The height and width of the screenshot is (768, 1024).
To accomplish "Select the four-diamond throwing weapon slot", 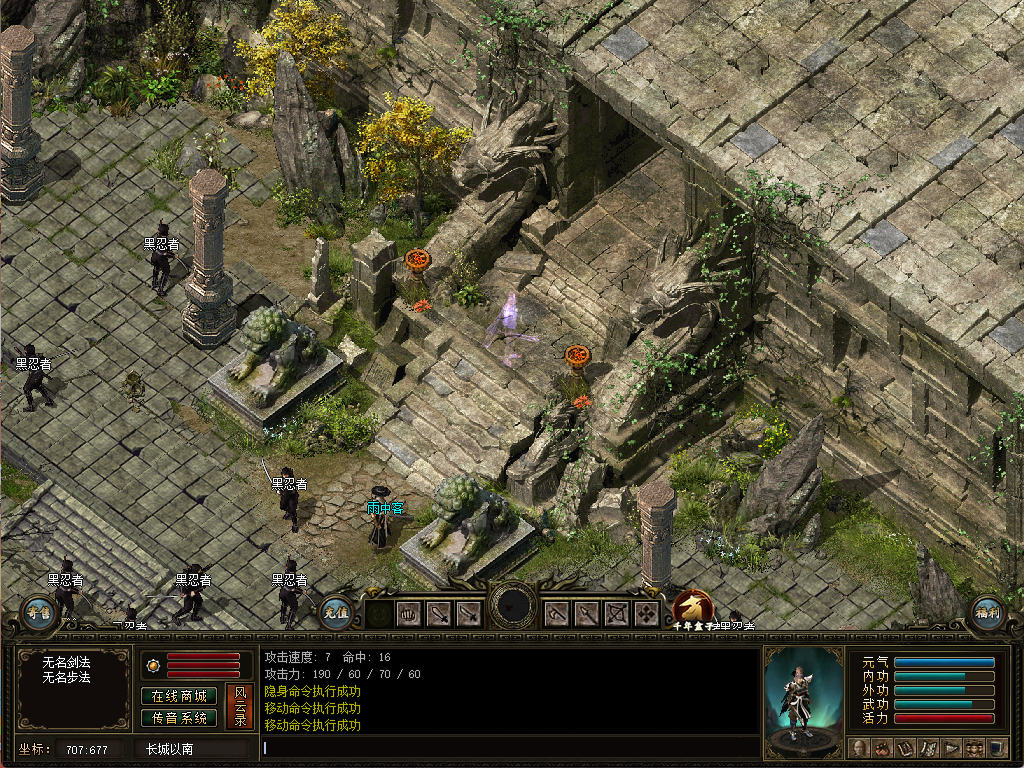I will click(647, 614).
